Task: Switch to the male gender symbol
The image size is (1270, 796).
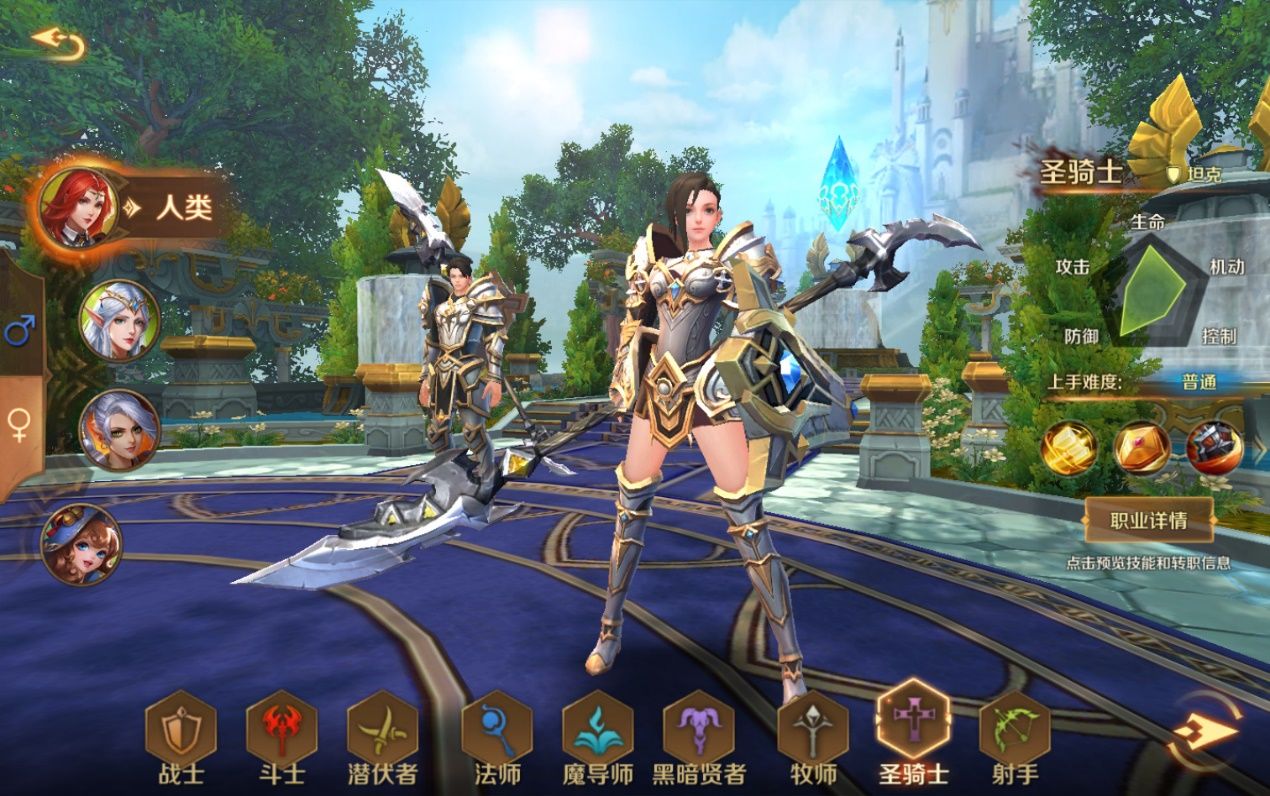Action: [20, 329]
